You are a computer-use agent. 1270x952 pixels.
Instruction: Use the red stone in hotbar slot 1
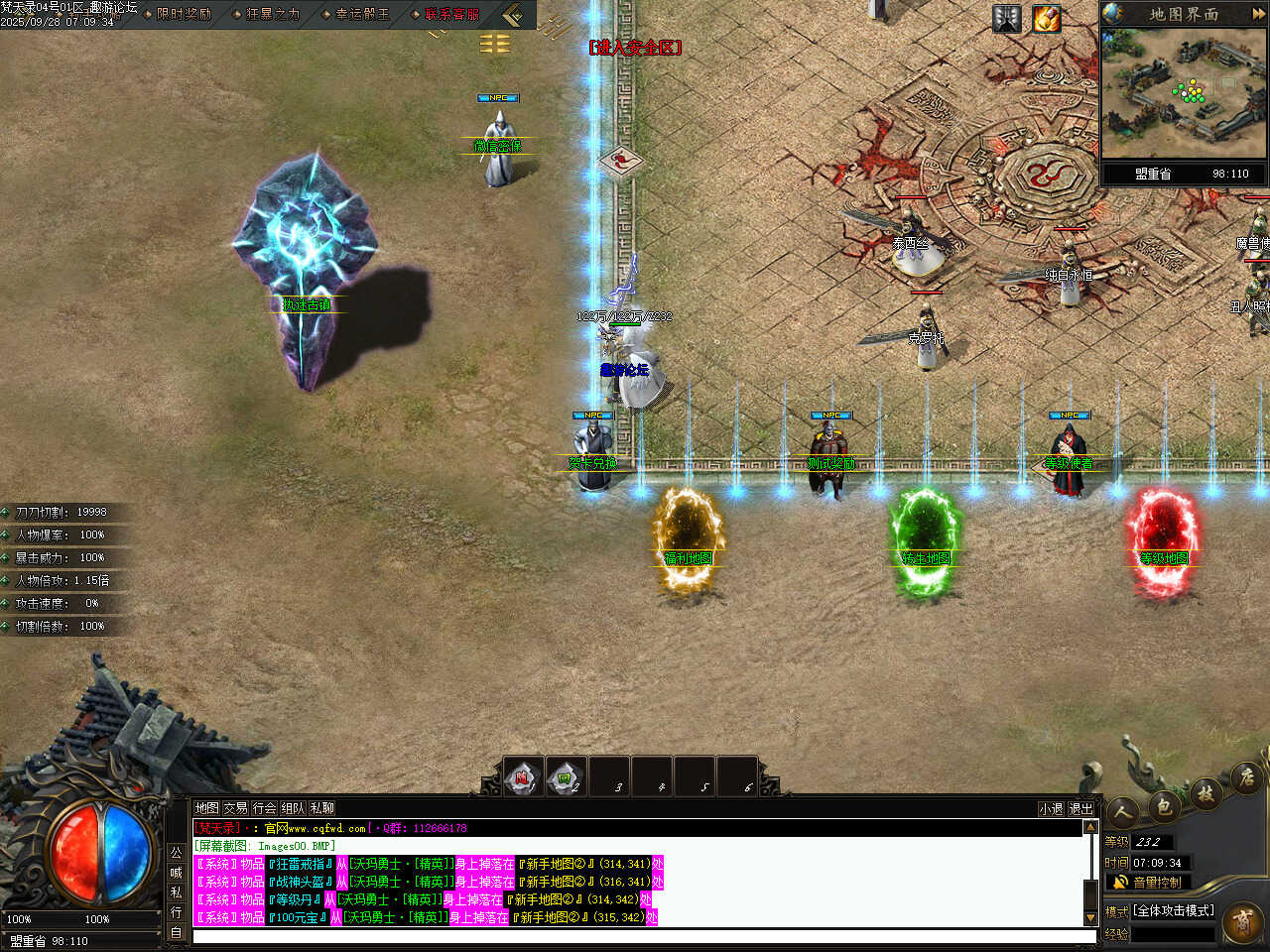click(523, 777)
